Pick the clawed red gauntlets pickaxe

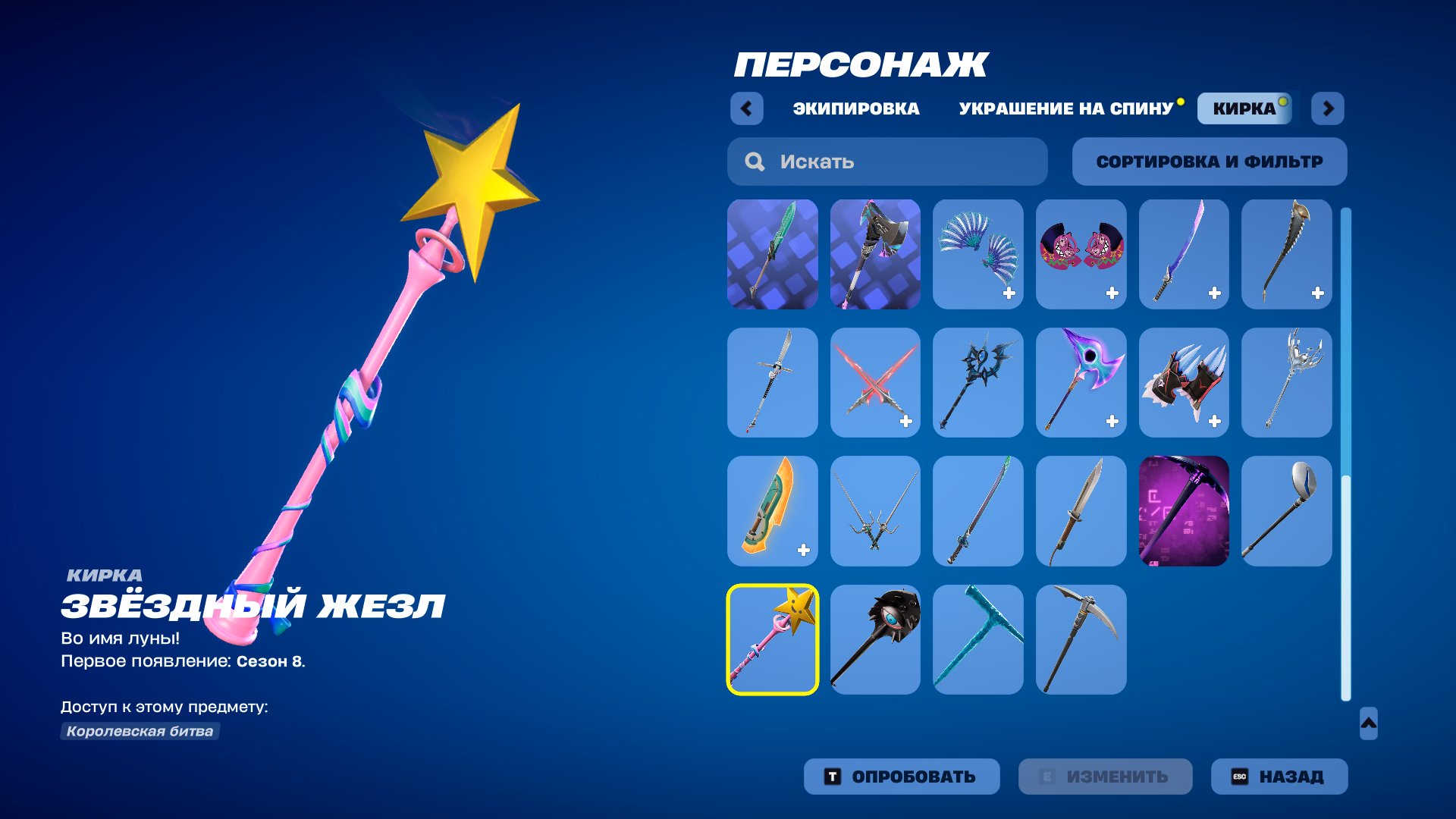point(1183,382)
